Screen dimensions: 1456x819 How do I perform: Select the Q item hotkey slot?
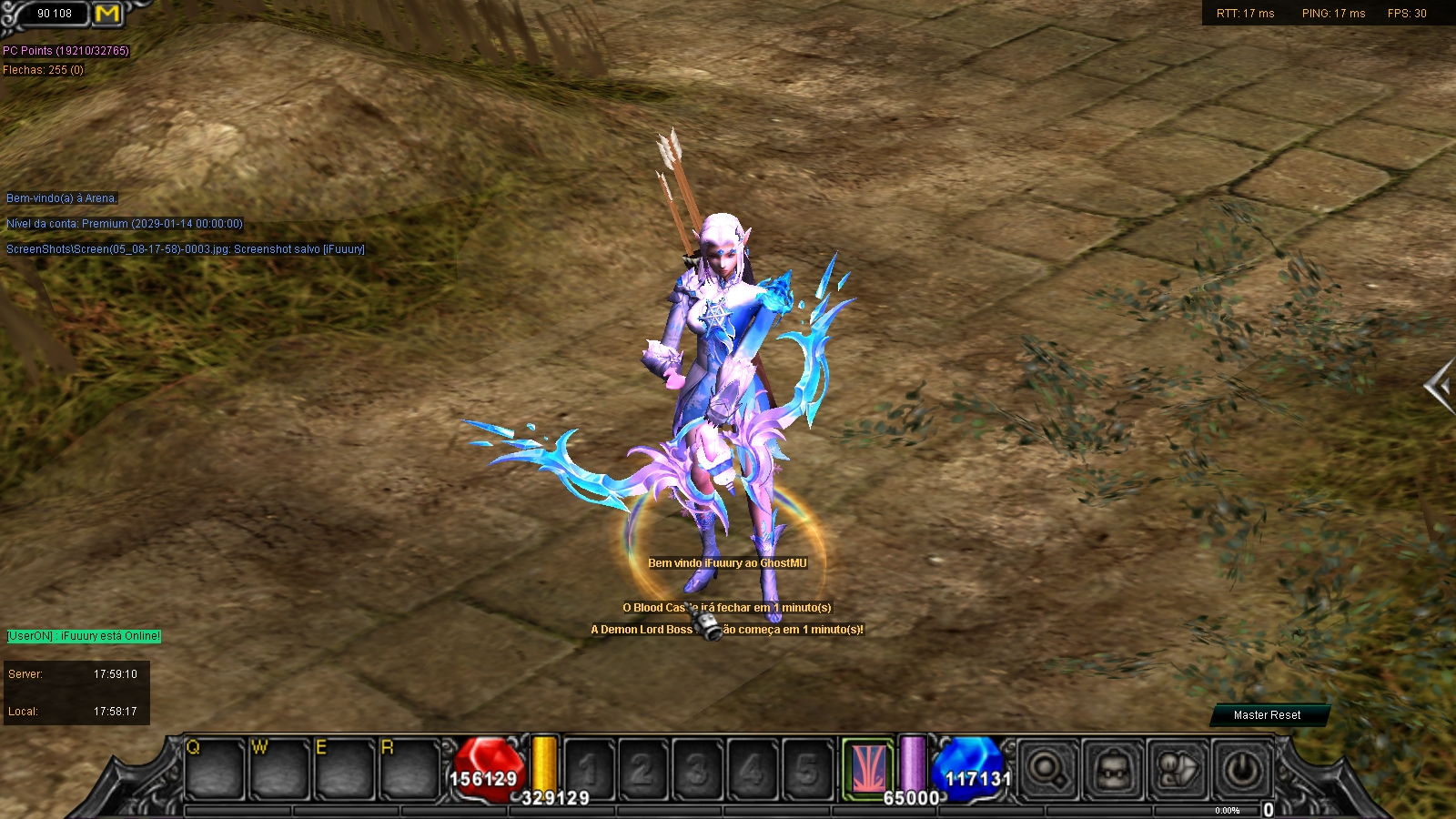215,770
